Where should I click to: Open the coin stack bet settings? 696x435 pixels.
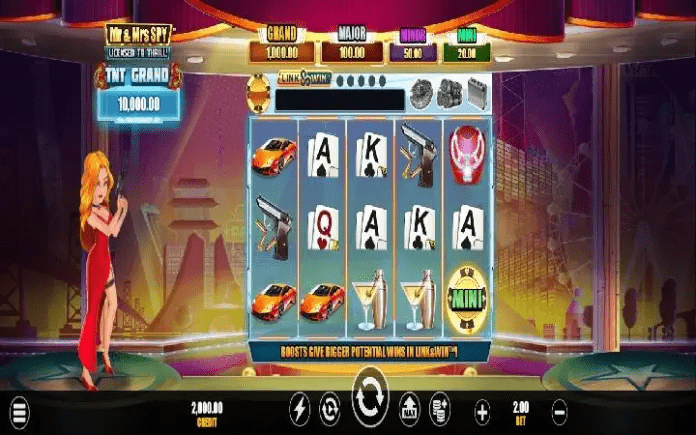coord(438,410)
